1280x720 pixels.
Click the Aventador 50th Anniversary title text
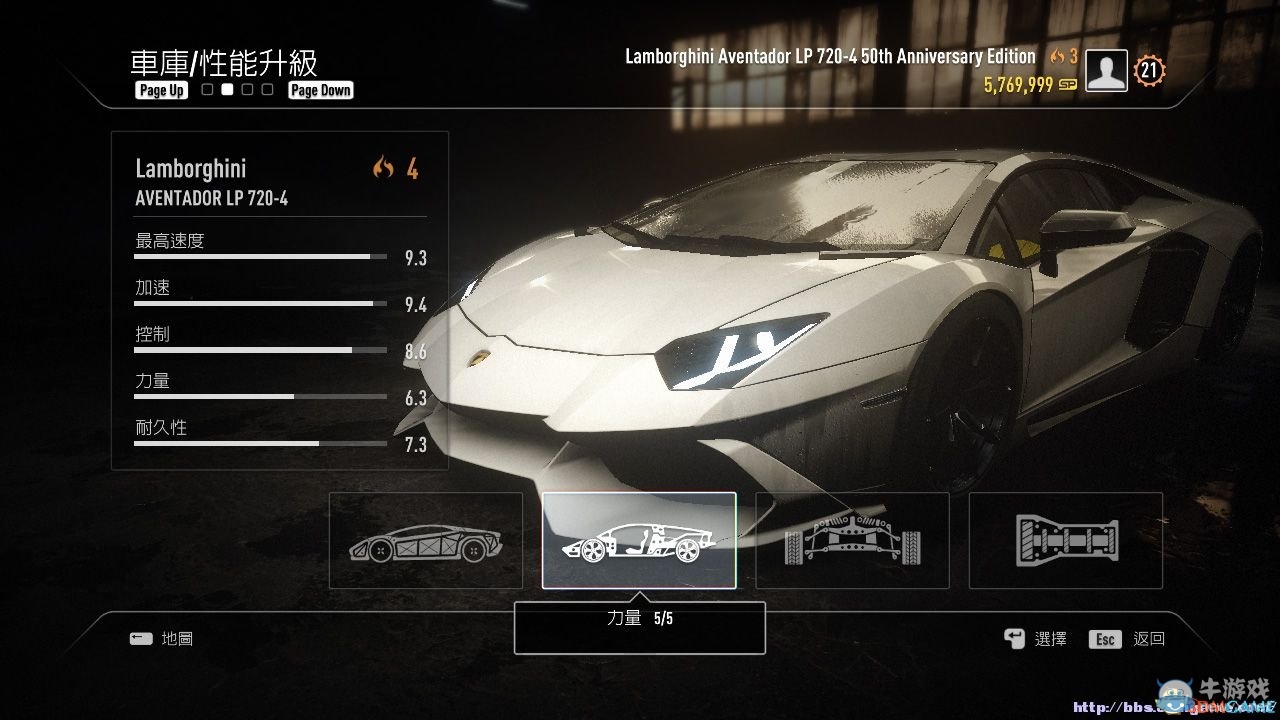(828, 56)
